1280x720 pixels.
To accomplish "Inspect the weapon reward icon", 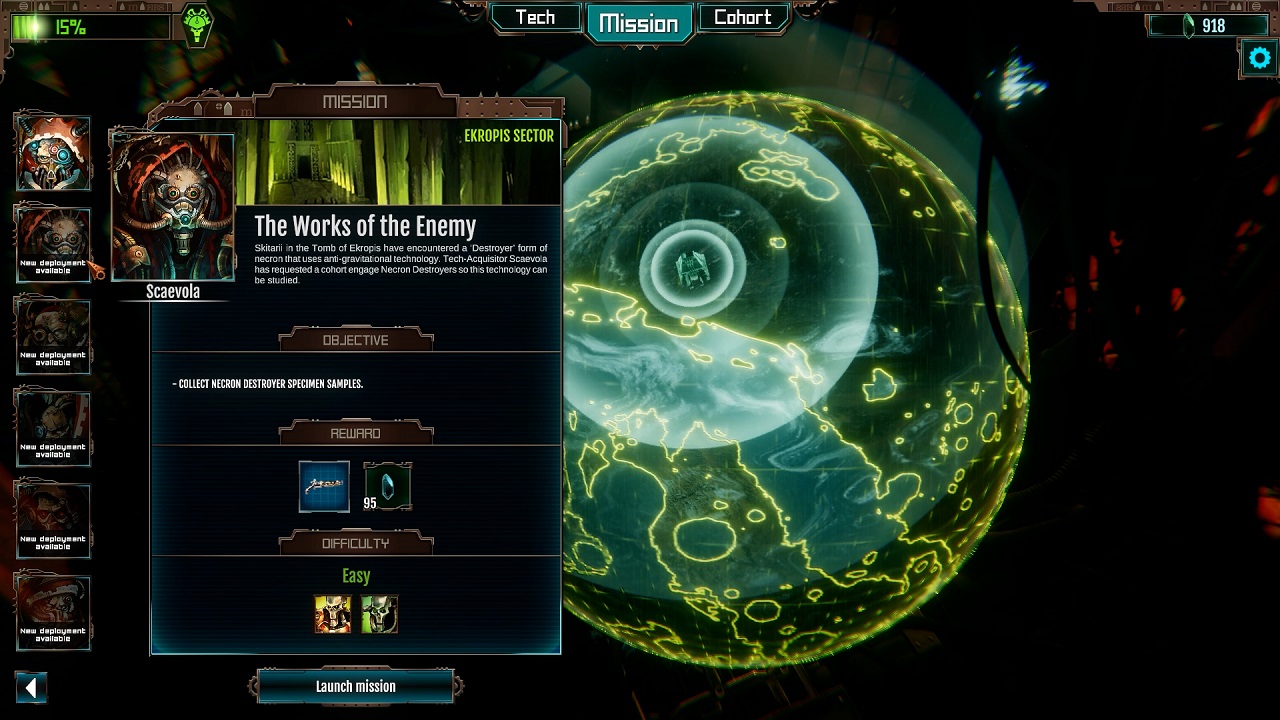I will [324, 486].
